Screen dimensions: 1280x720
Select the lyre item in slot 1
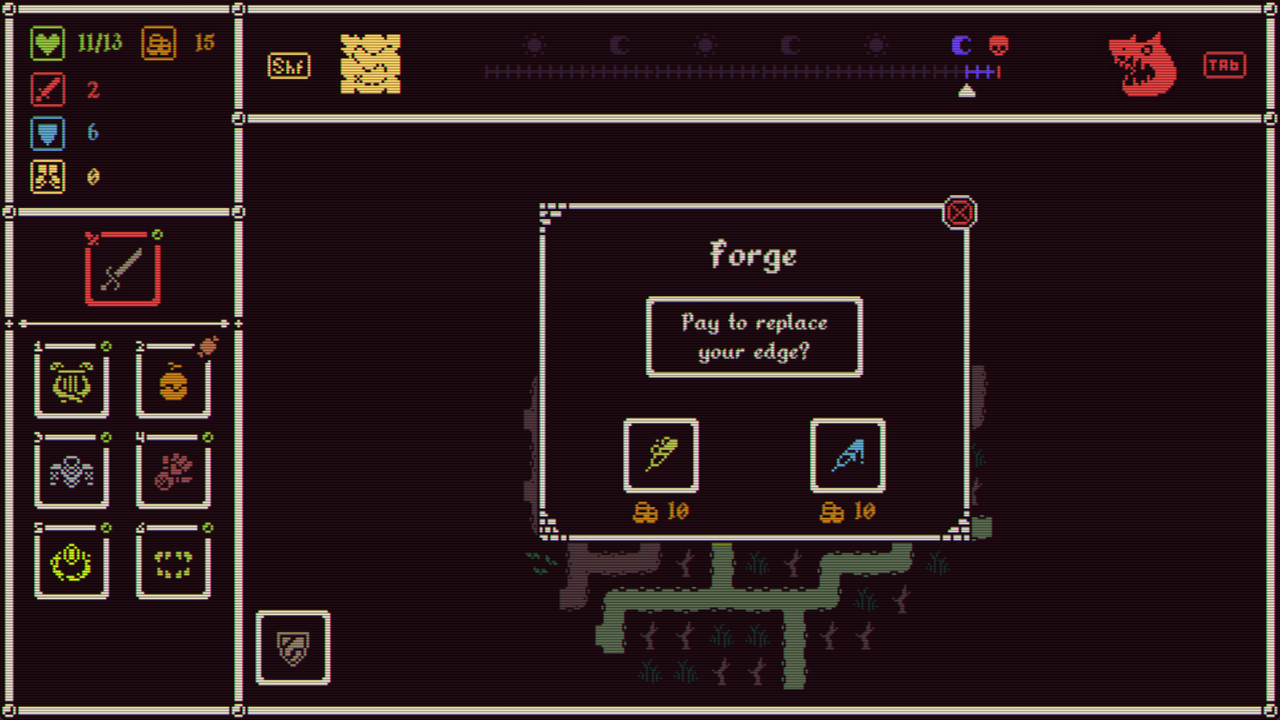tap(72, 383)
